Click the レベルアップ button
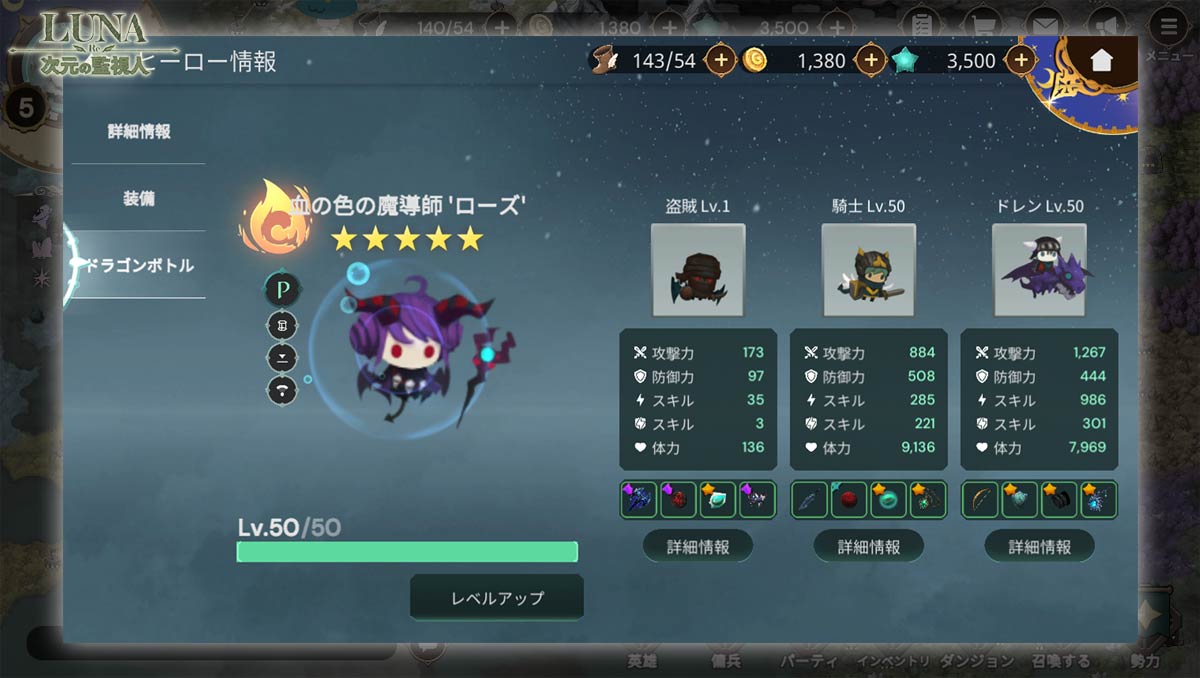The image size is (1200, 678). click(497, 598)
